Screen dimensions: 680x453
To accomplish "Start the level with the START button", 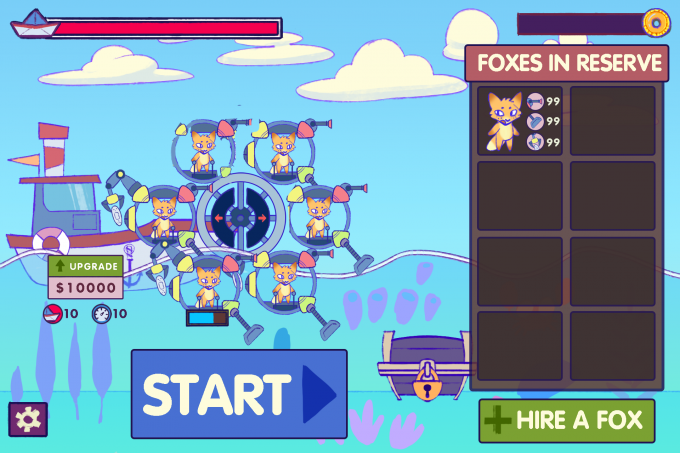I will 239,394.
